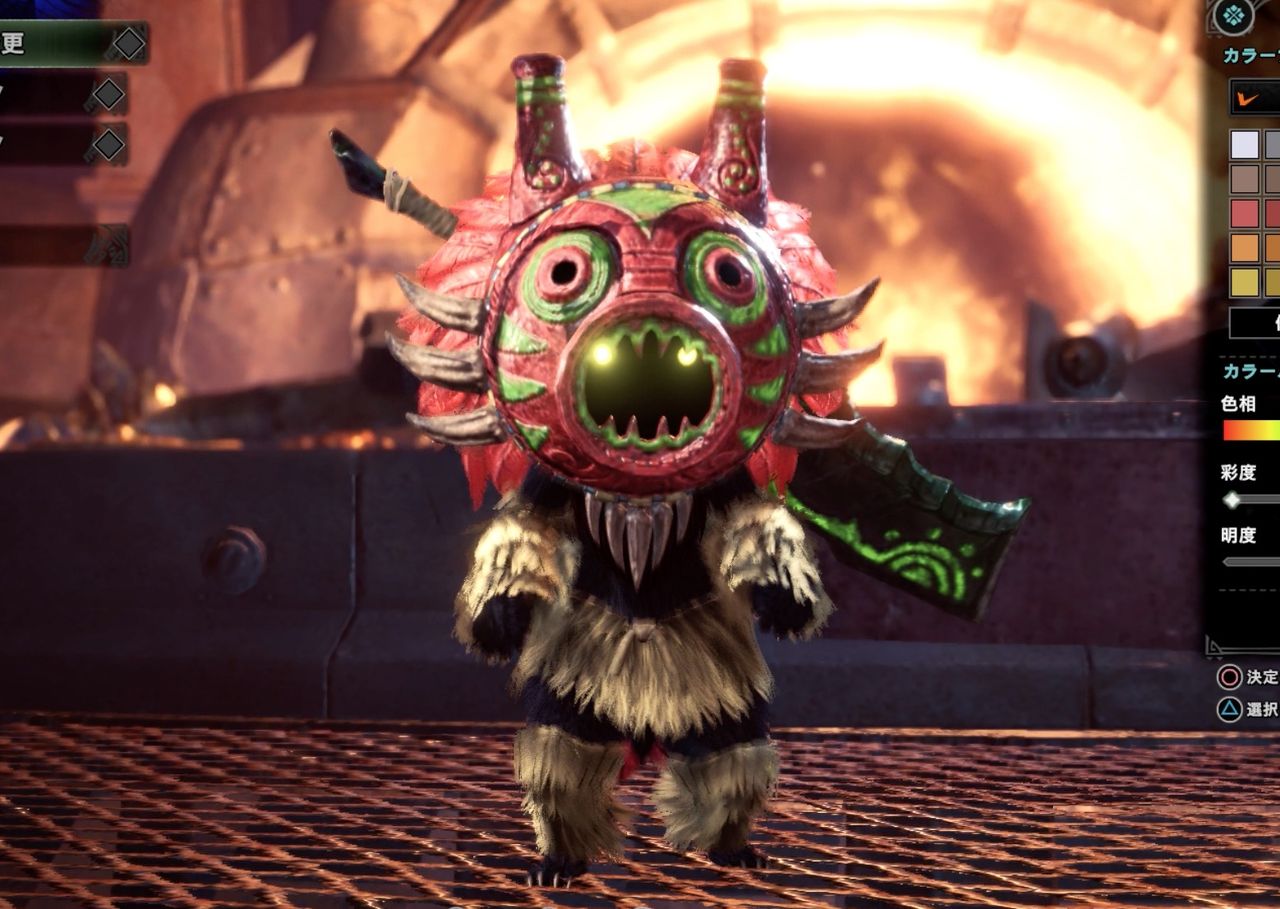Click the weapon icon on the second menu row

pos(90,102)
